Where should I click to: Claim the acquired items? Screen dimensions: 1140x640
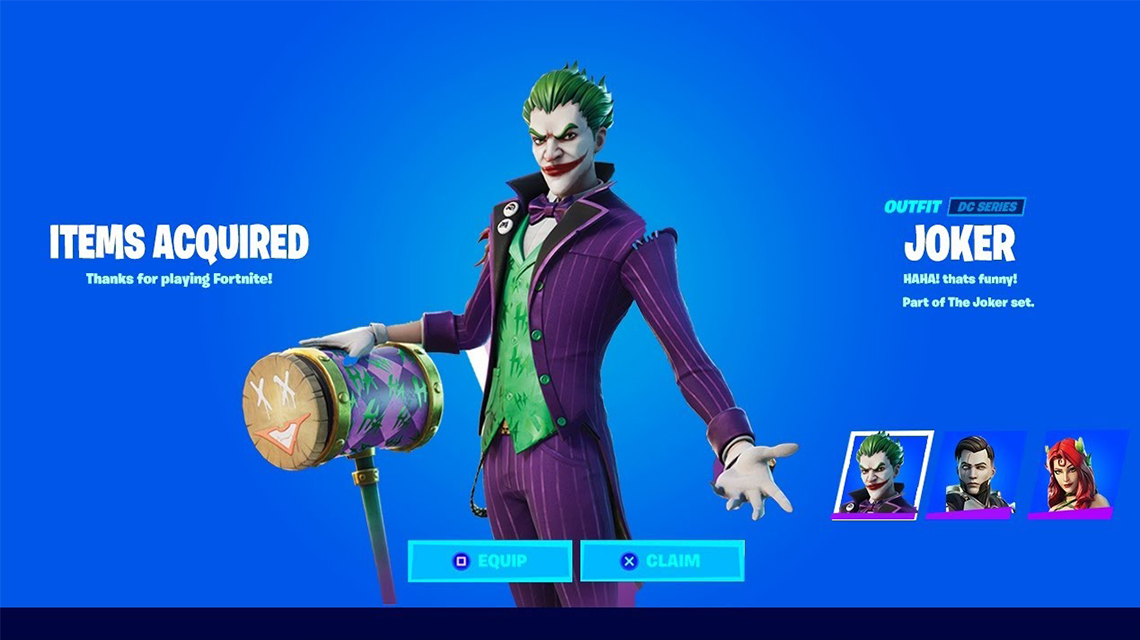click(662, 561)
